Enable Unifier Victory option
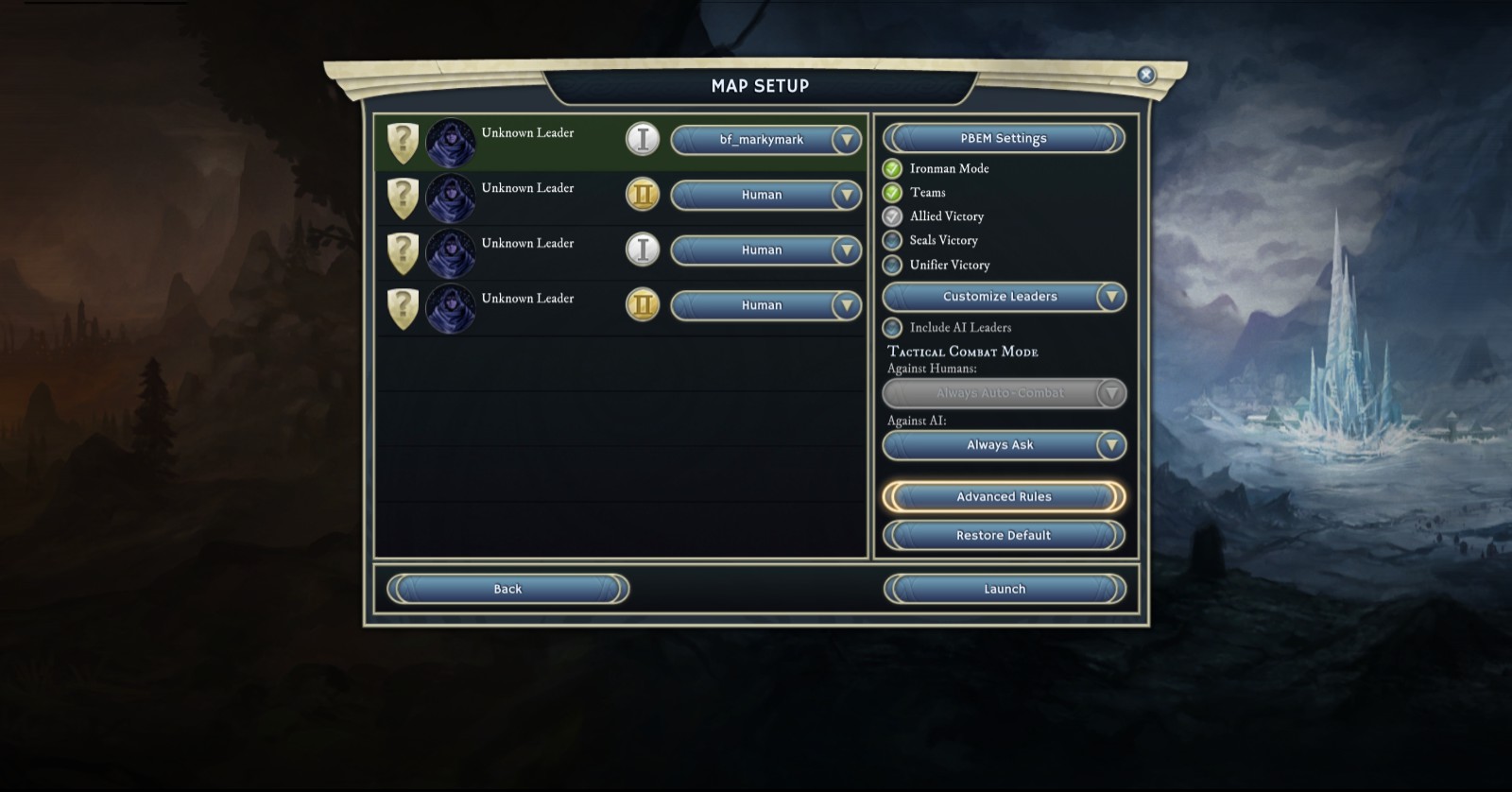This screenshot has height=792, width=1512. click(x=892, y=266)
